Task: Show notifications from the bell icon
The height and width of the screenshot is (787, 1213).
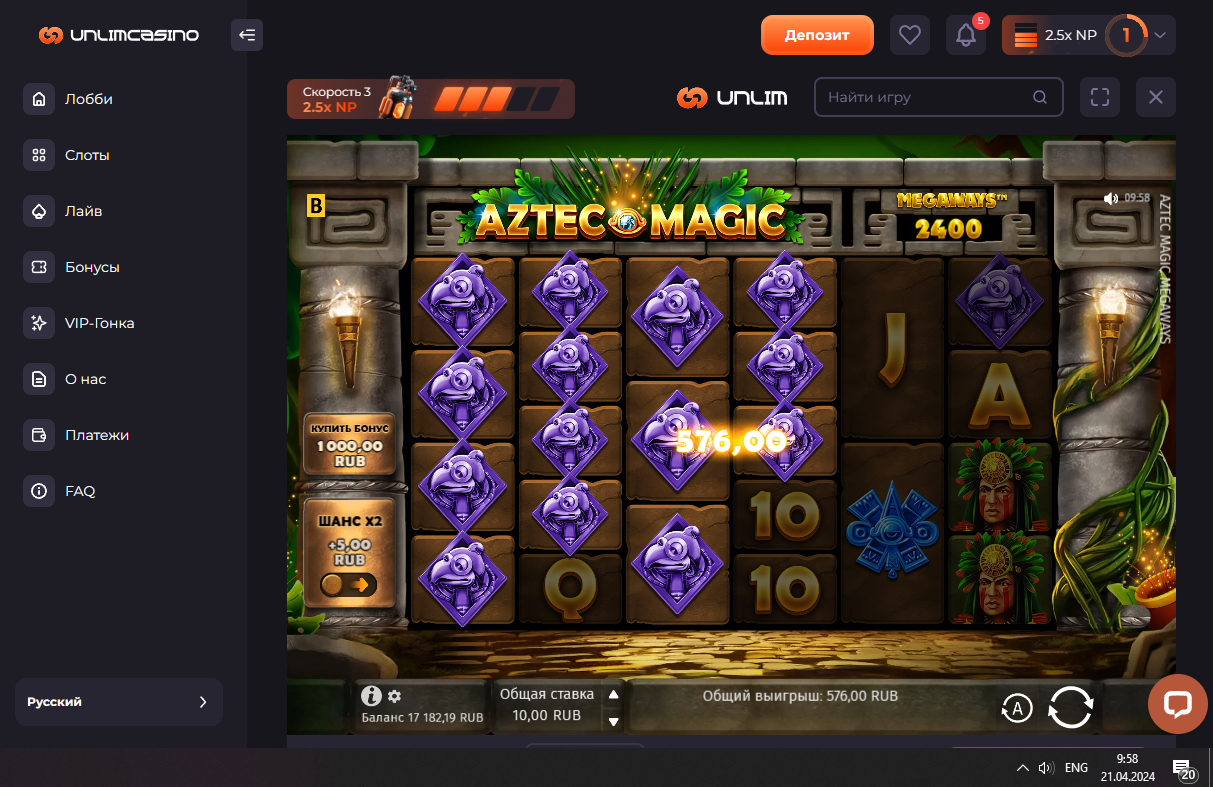Action: 966,35
